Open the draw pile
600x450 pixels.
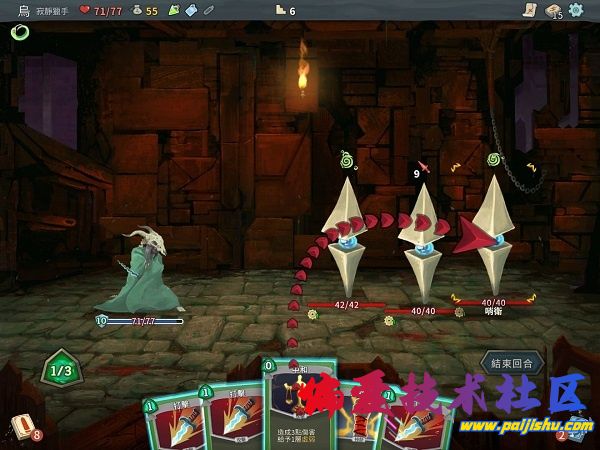(x=24, y=427)
